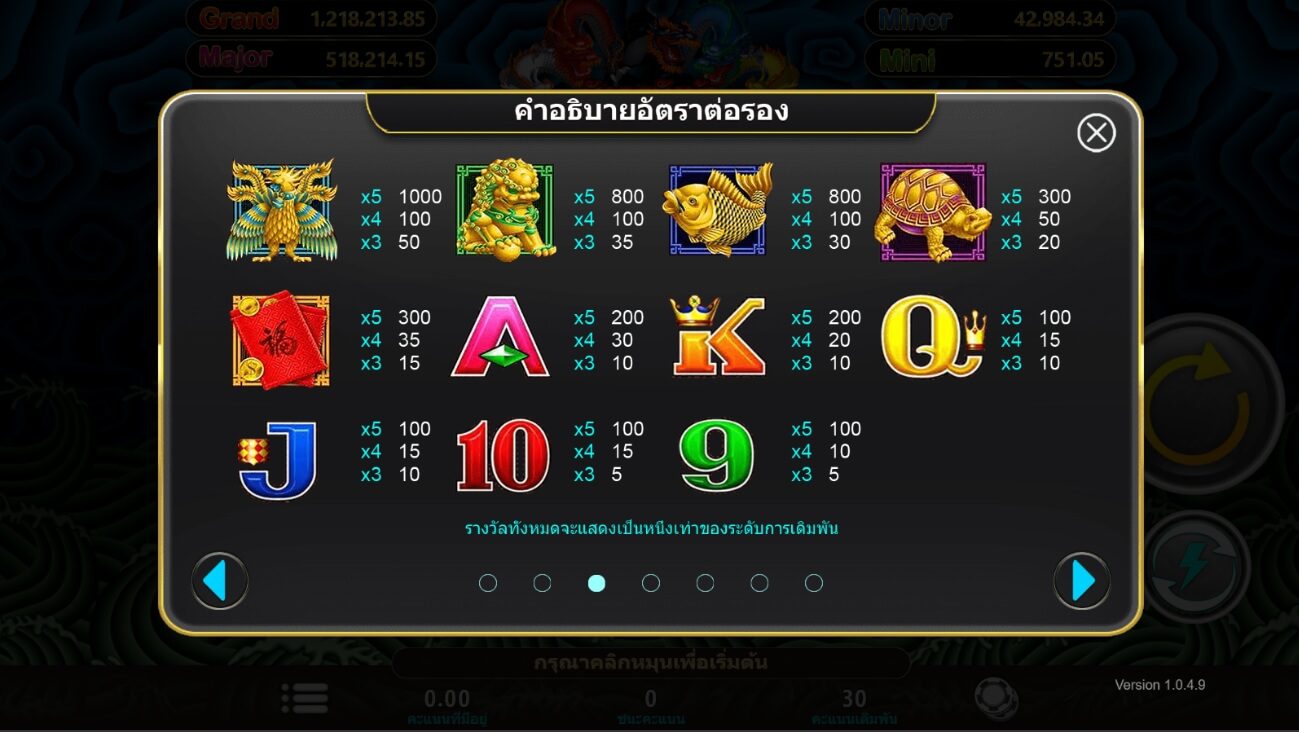Select the red envelope symbol

click(281, 340)
